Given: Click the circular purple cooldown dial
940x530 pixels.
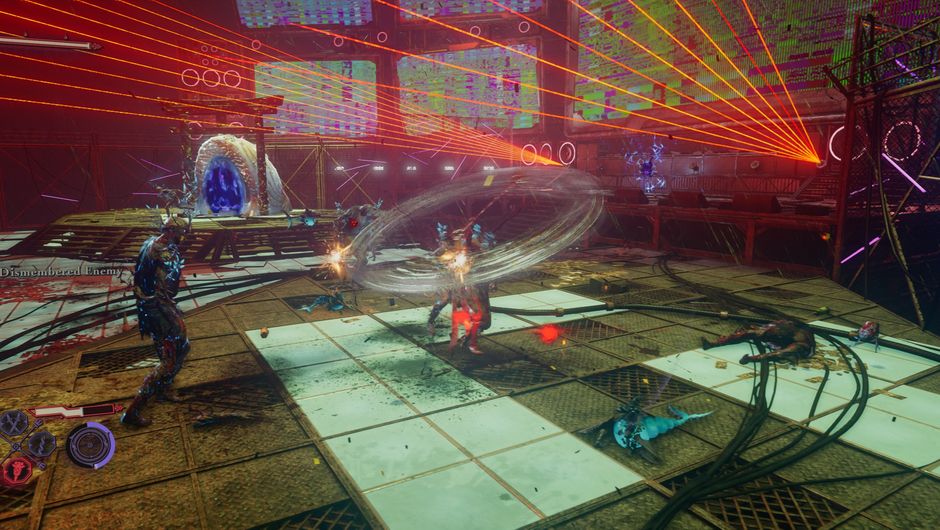Looking at the screenshot, I should [91, 444].
